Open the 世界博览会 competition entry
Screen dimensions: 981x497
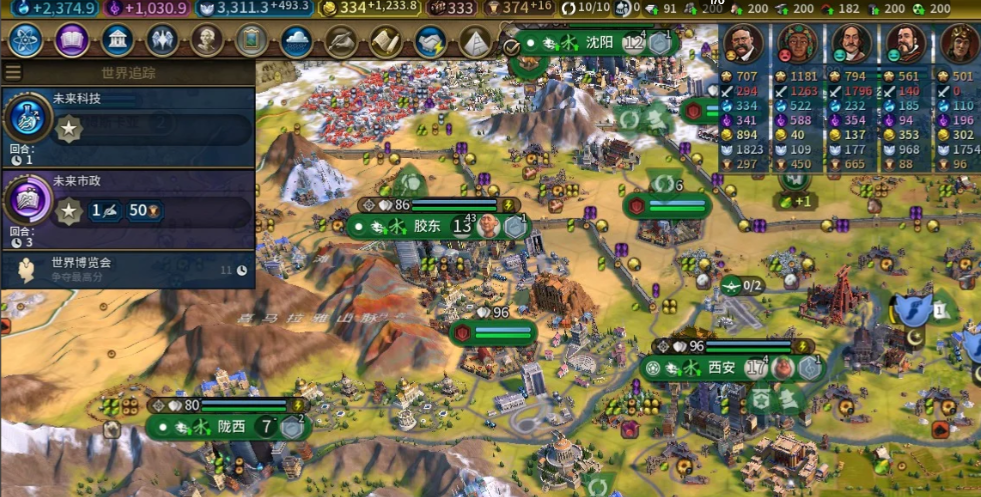(x=128, y=268)
